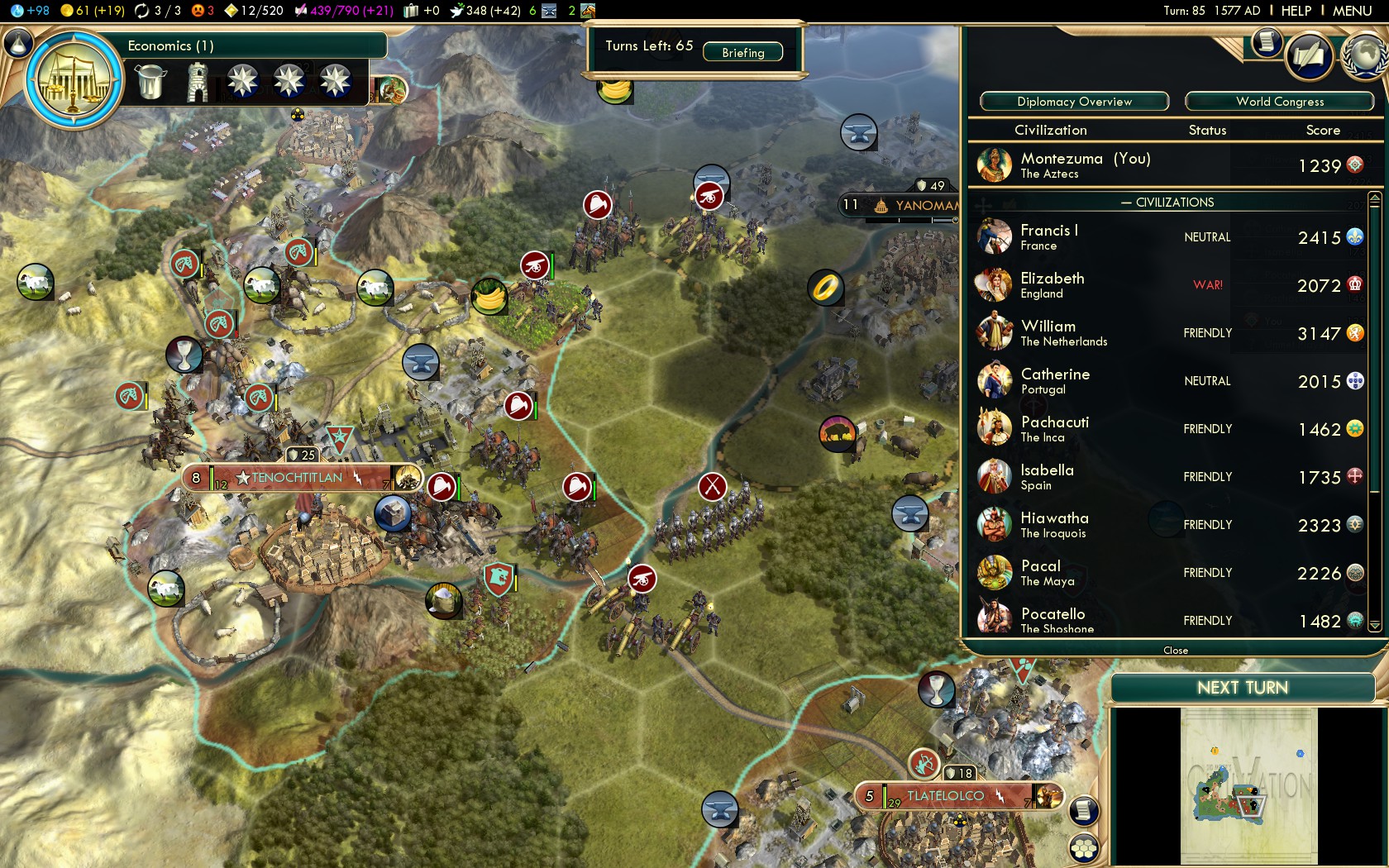Click the minimap to move view

(x=1248, y=785)
